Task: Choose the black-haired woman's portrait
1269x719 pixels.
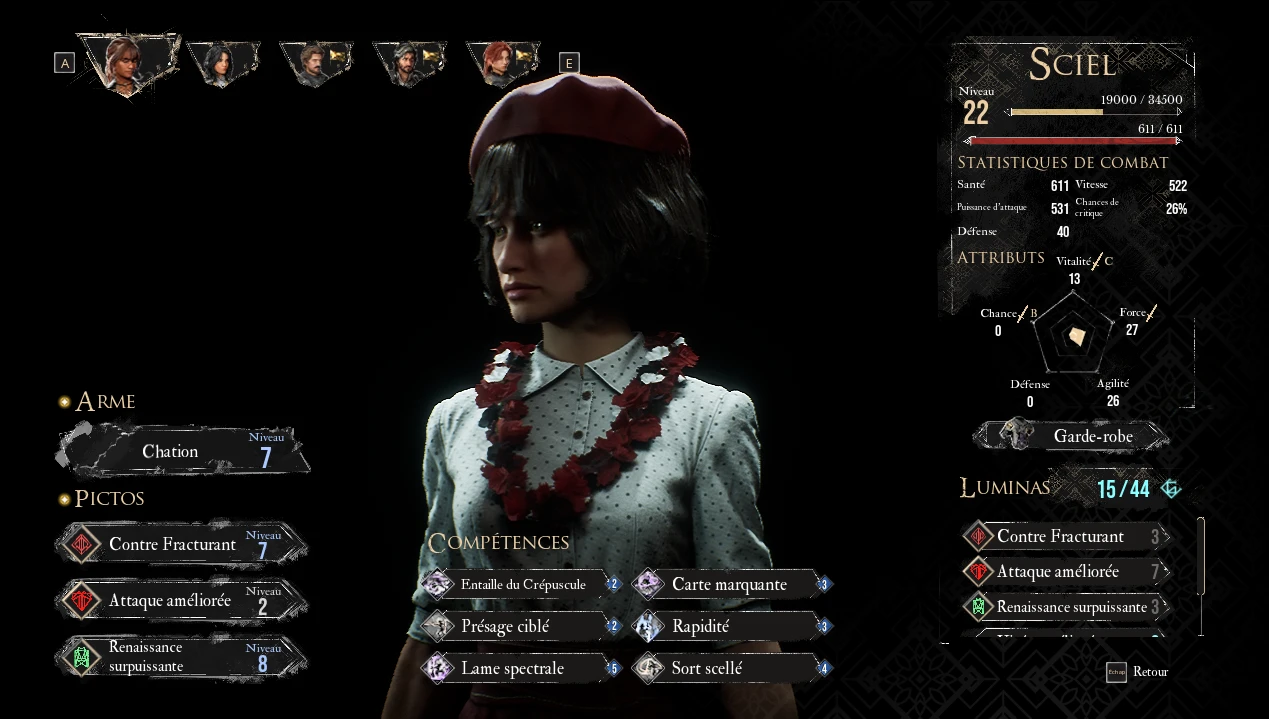Action: pyautogui.click(x=221, y=63)
